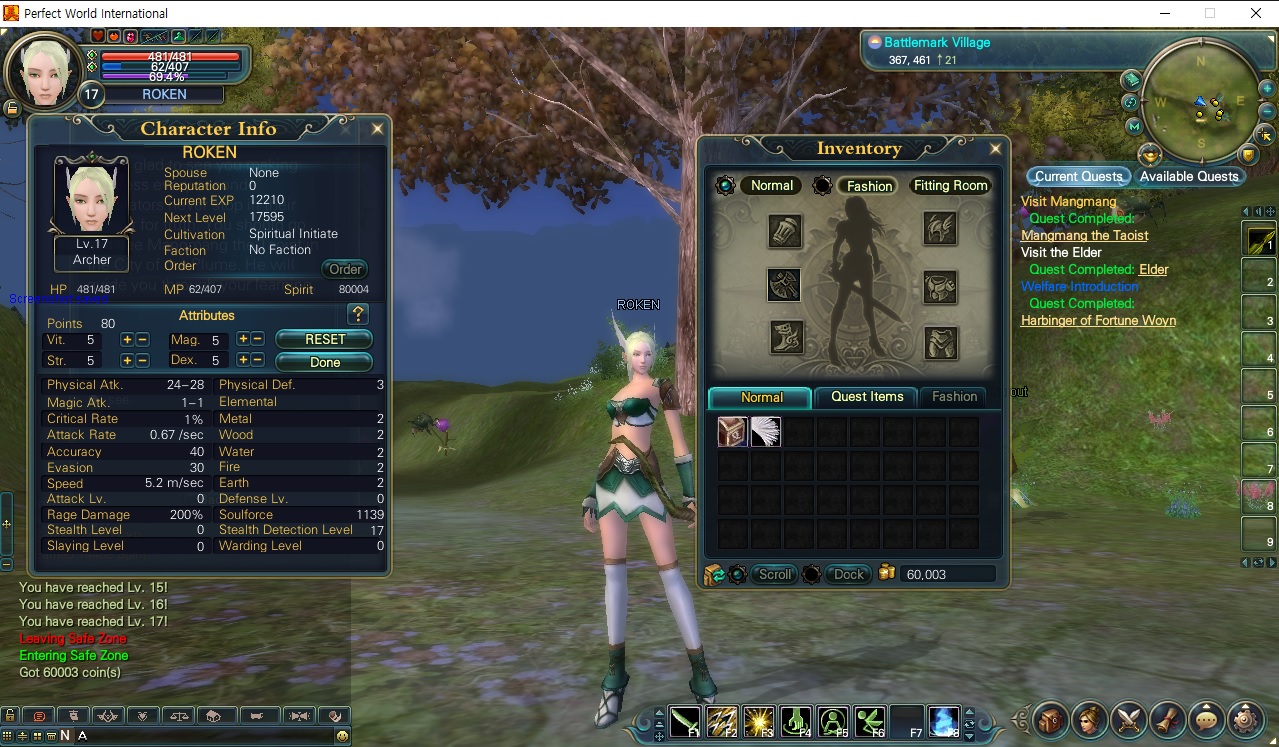This screenshot has height=747, width=1279.
Task: Confirm attributes with the Done button
Action: coord(324,362)
